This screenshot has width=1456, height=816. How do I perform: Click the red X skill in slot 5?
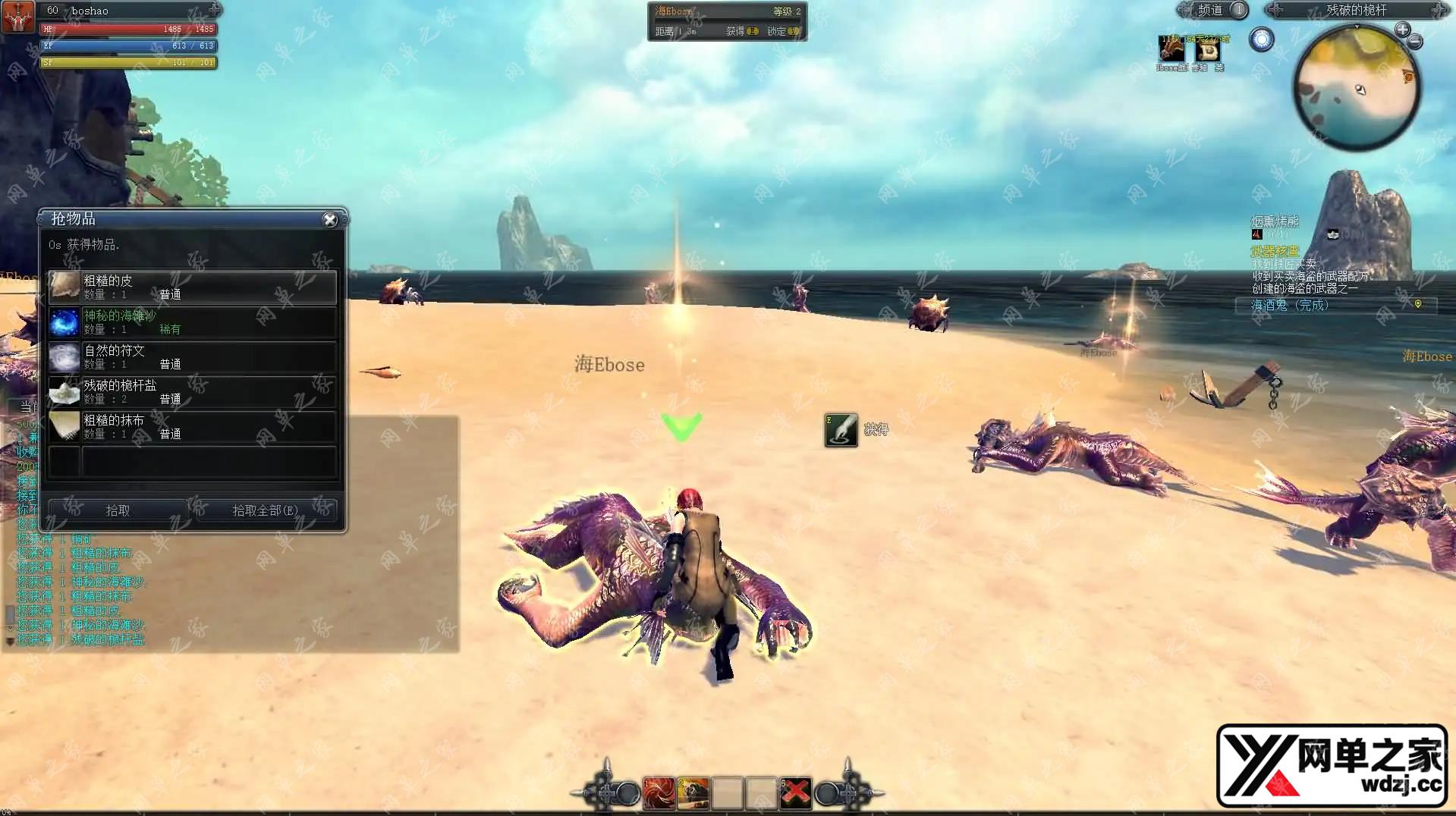point(795,793)
